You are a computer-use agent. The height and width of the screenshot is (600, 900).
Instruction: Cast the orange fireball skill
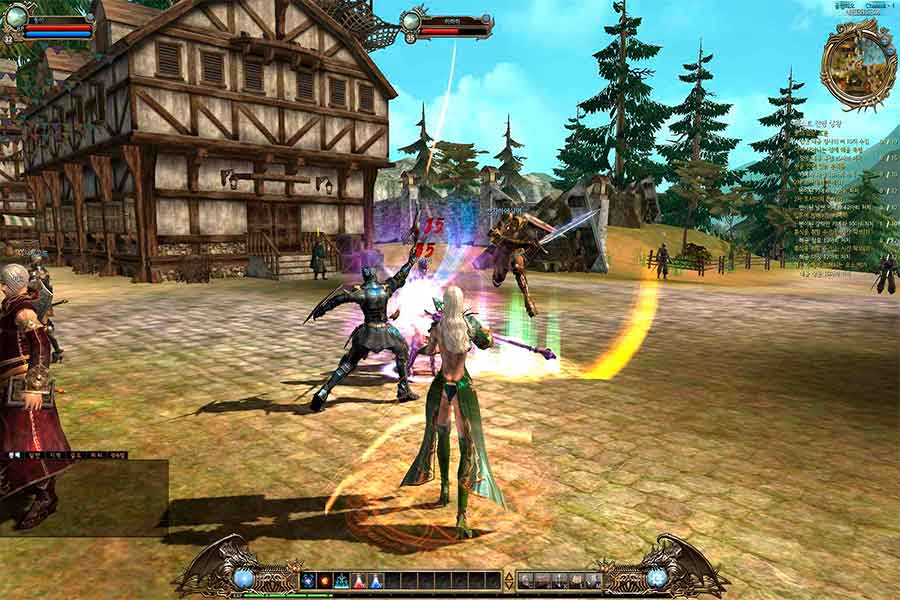pos(325,580)
